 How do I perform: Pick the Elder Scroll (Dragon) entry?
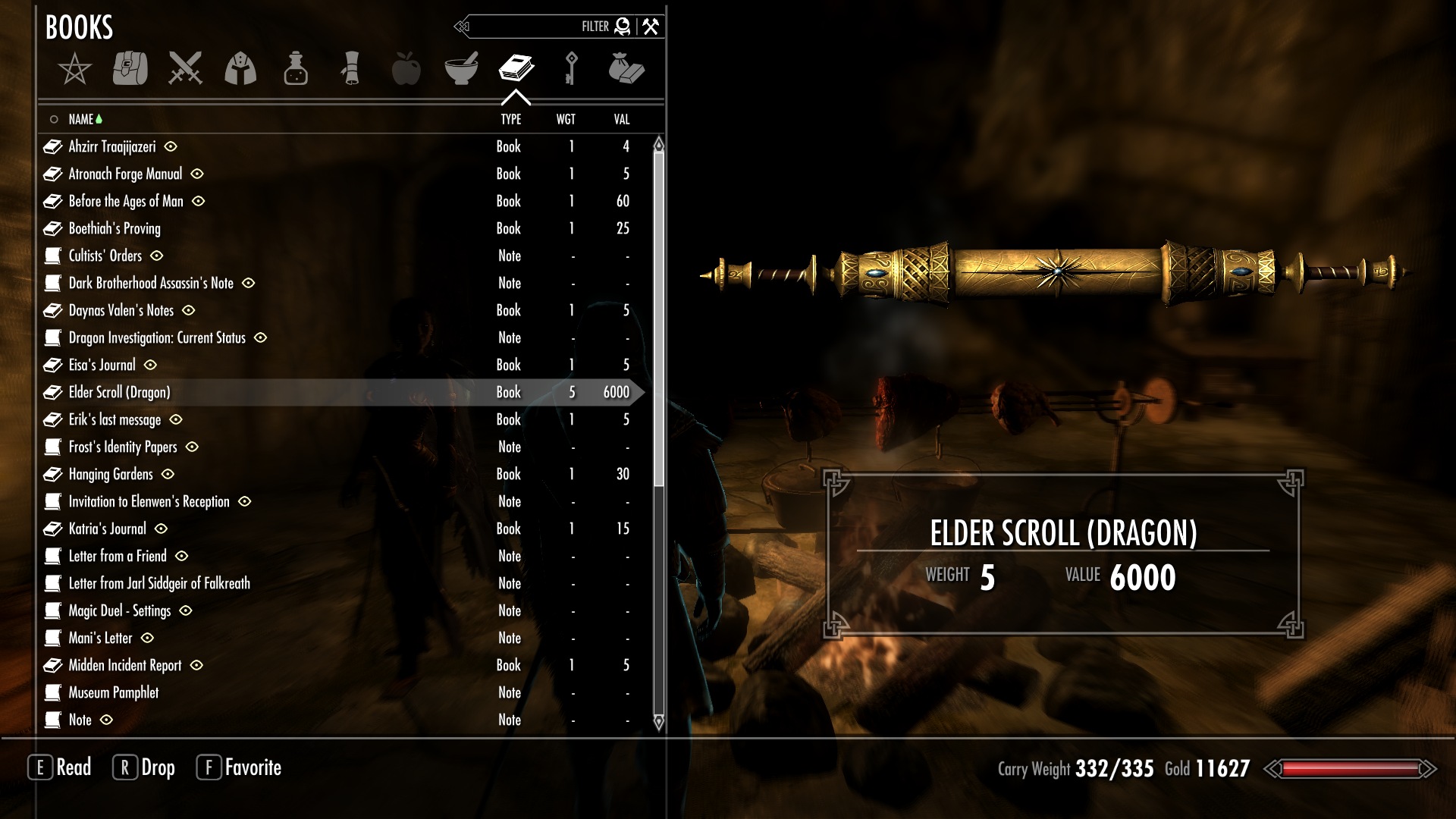[x=119, y=392]
